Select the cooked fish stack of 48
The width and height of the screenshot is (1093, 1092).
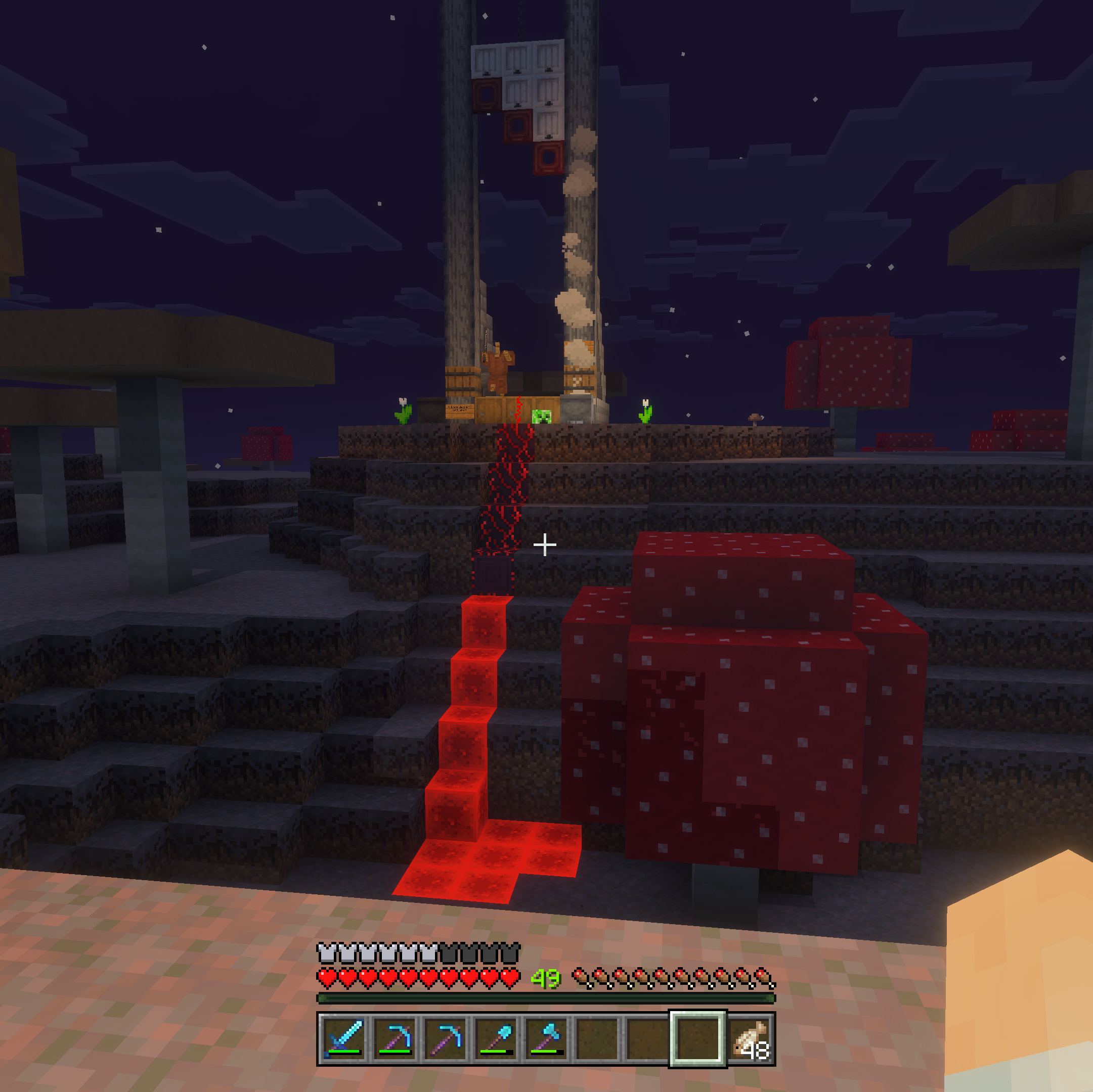click(x=749, y=1038)
